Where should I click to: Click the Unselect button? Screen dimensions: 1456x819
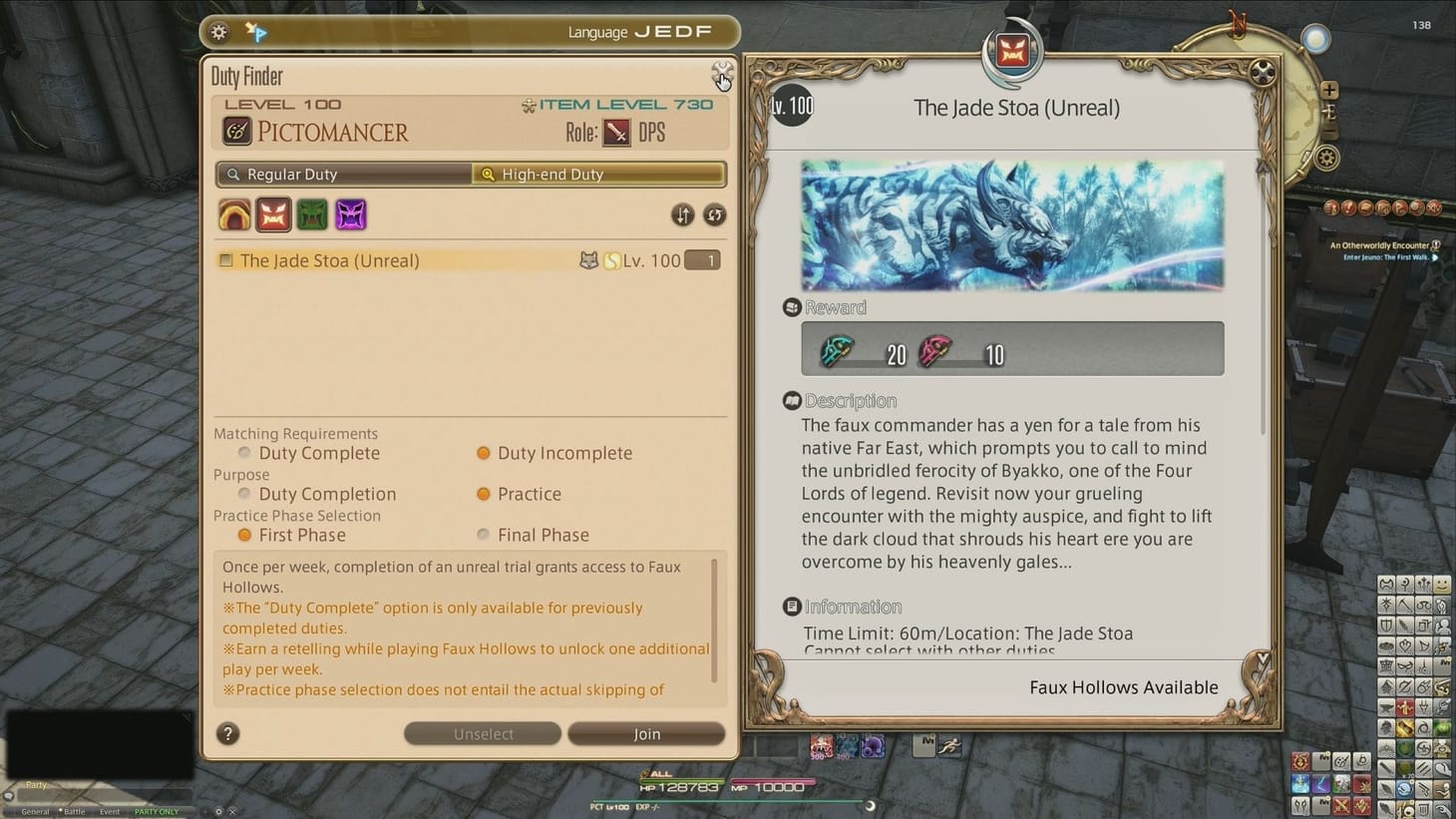[x=482, y=733]
